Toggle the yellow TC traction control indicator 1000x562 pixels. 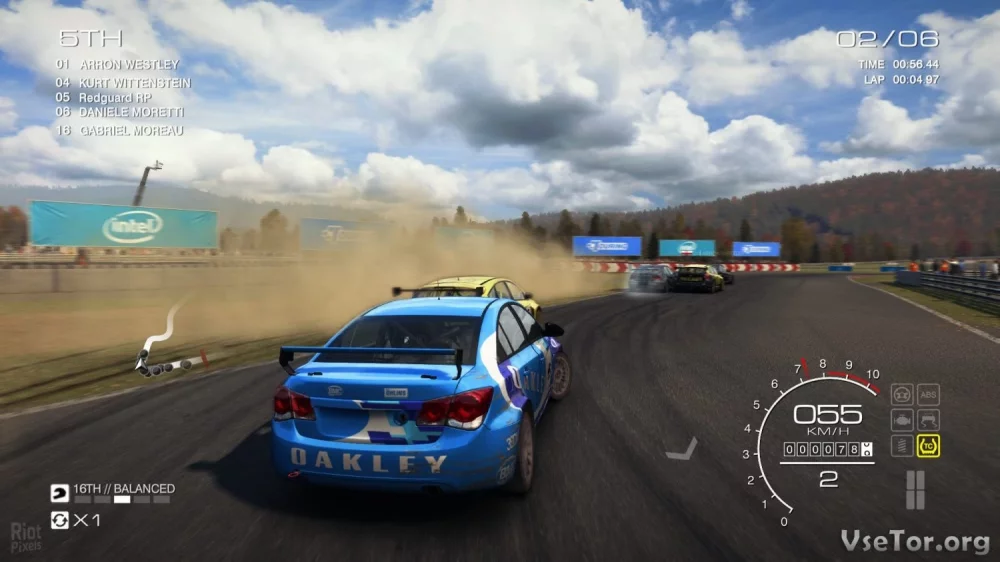click(x=928, y=446)
